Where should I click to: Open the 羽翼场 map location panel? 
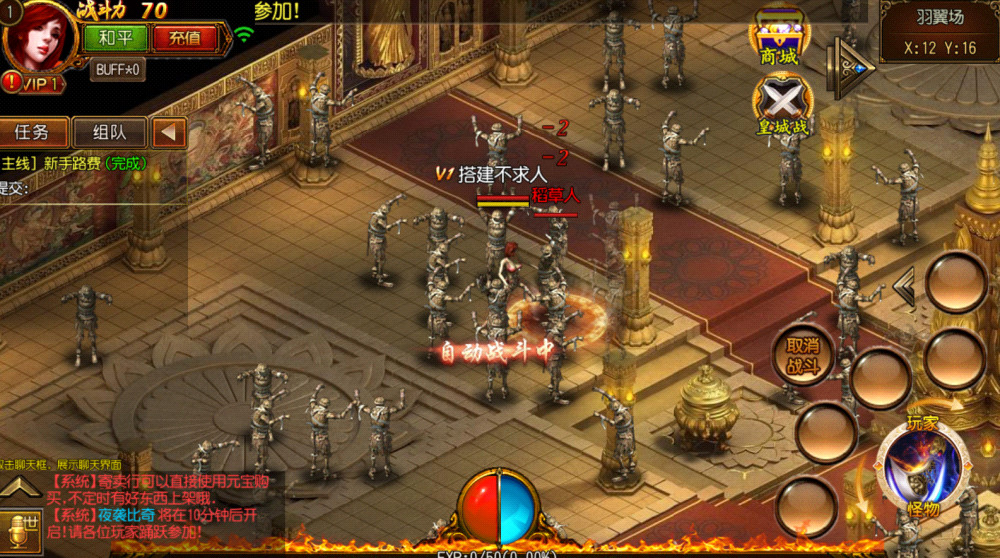939,32
